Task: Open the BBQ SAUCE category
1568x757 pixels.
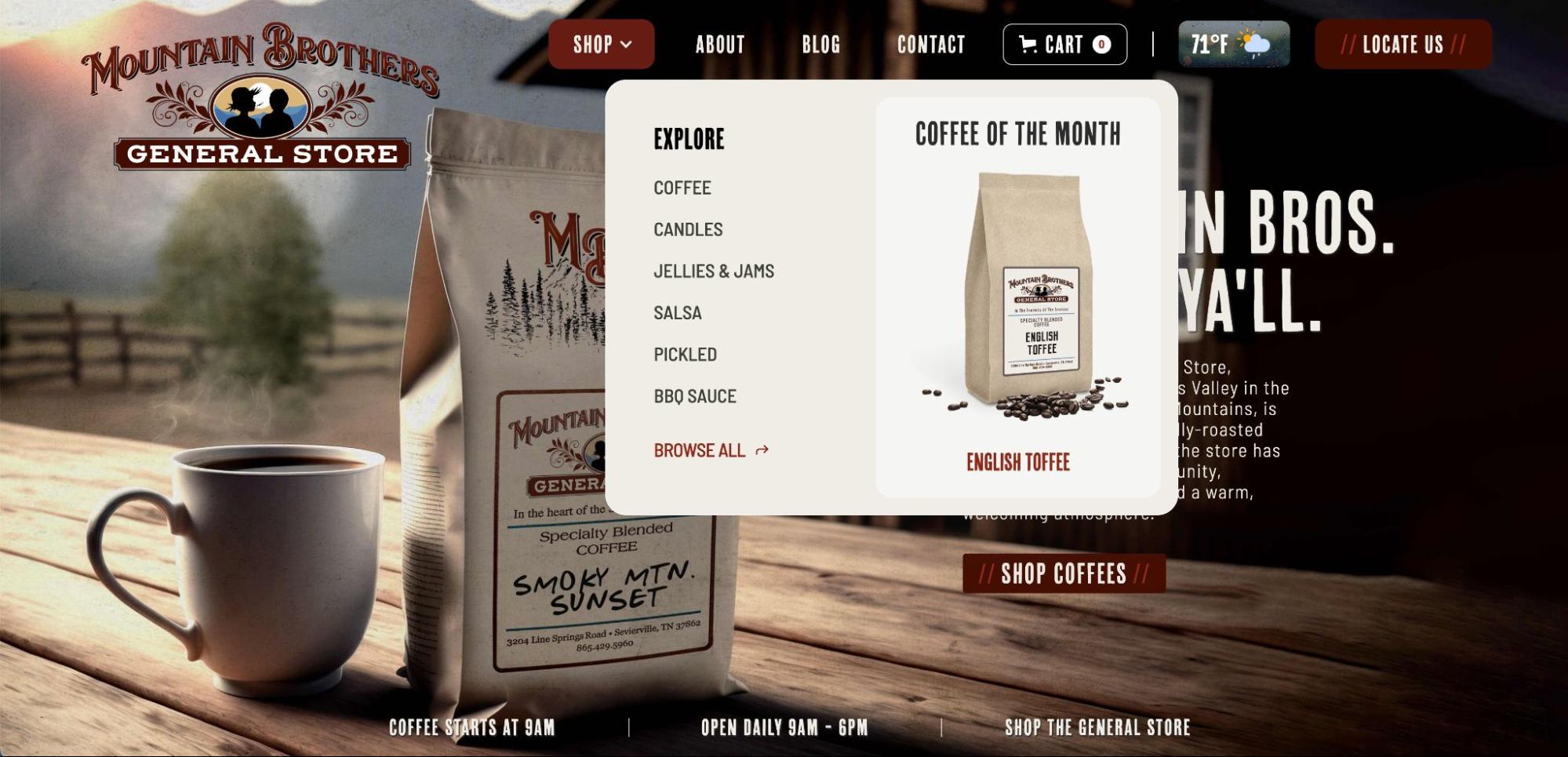Action: point(695,396)
